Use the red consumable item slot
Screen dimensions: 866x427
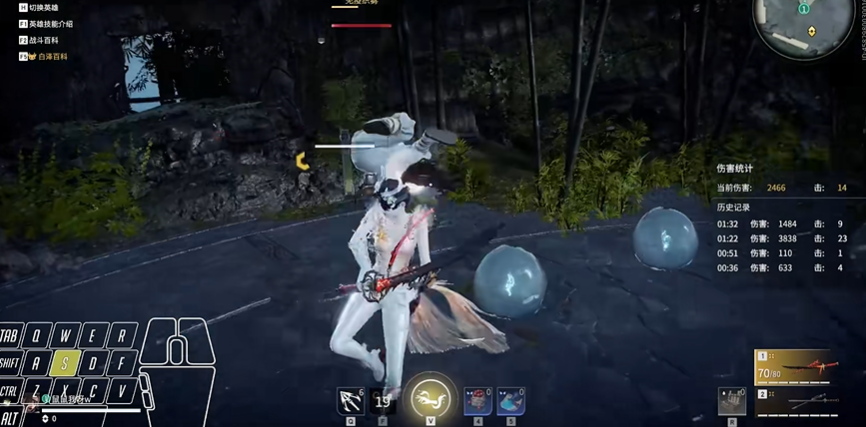pyautogui.click(x=477, y=400)
